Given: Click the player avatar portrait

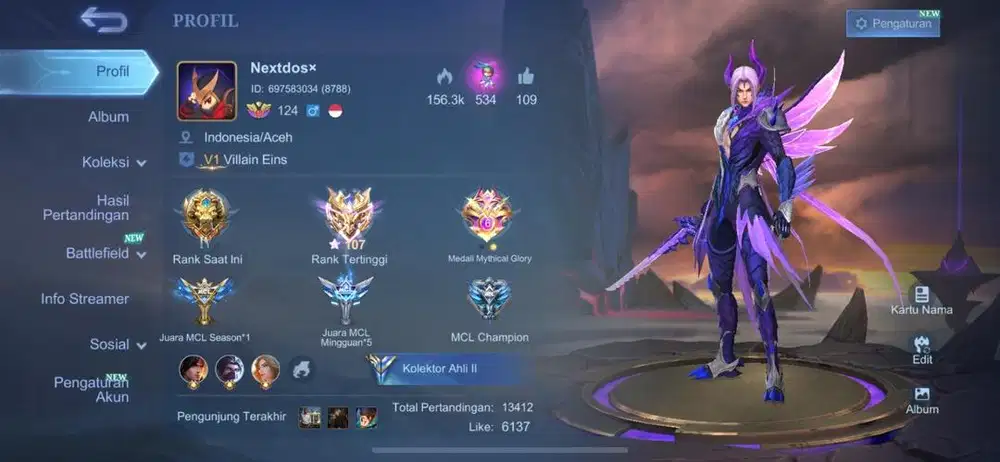Looking at the screenshot, I should coord(207,91).
